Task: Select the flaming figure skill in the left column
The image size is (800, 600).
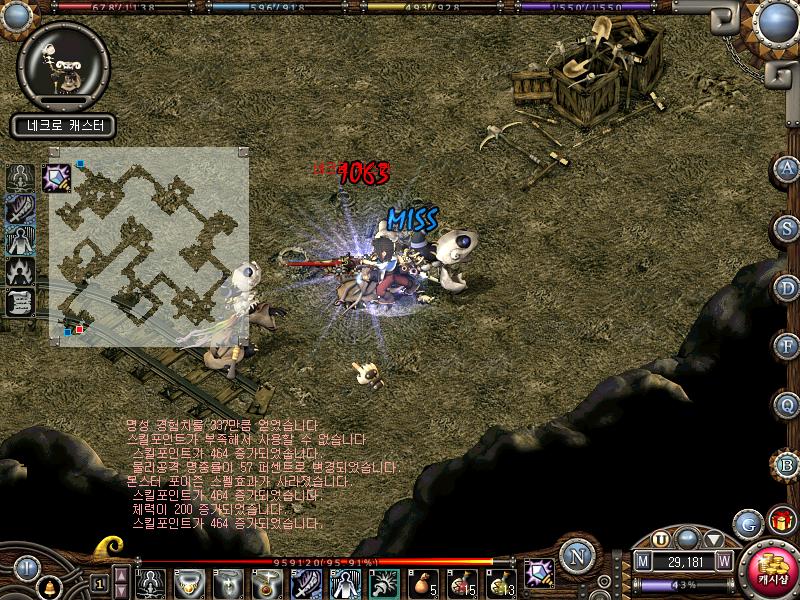Action: 21,271
